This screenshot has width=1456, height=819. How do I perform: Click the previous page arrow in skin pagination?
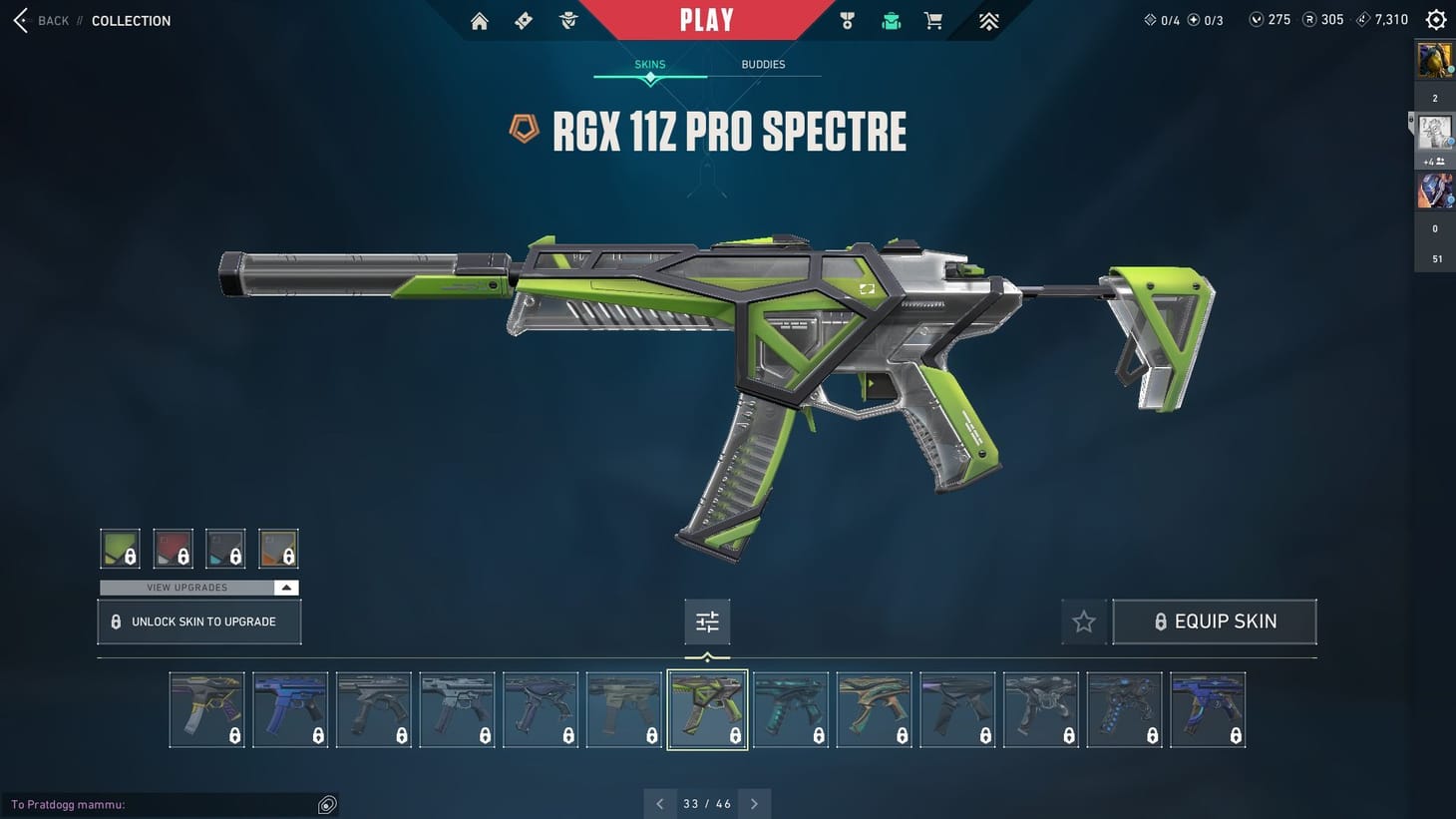659,803
